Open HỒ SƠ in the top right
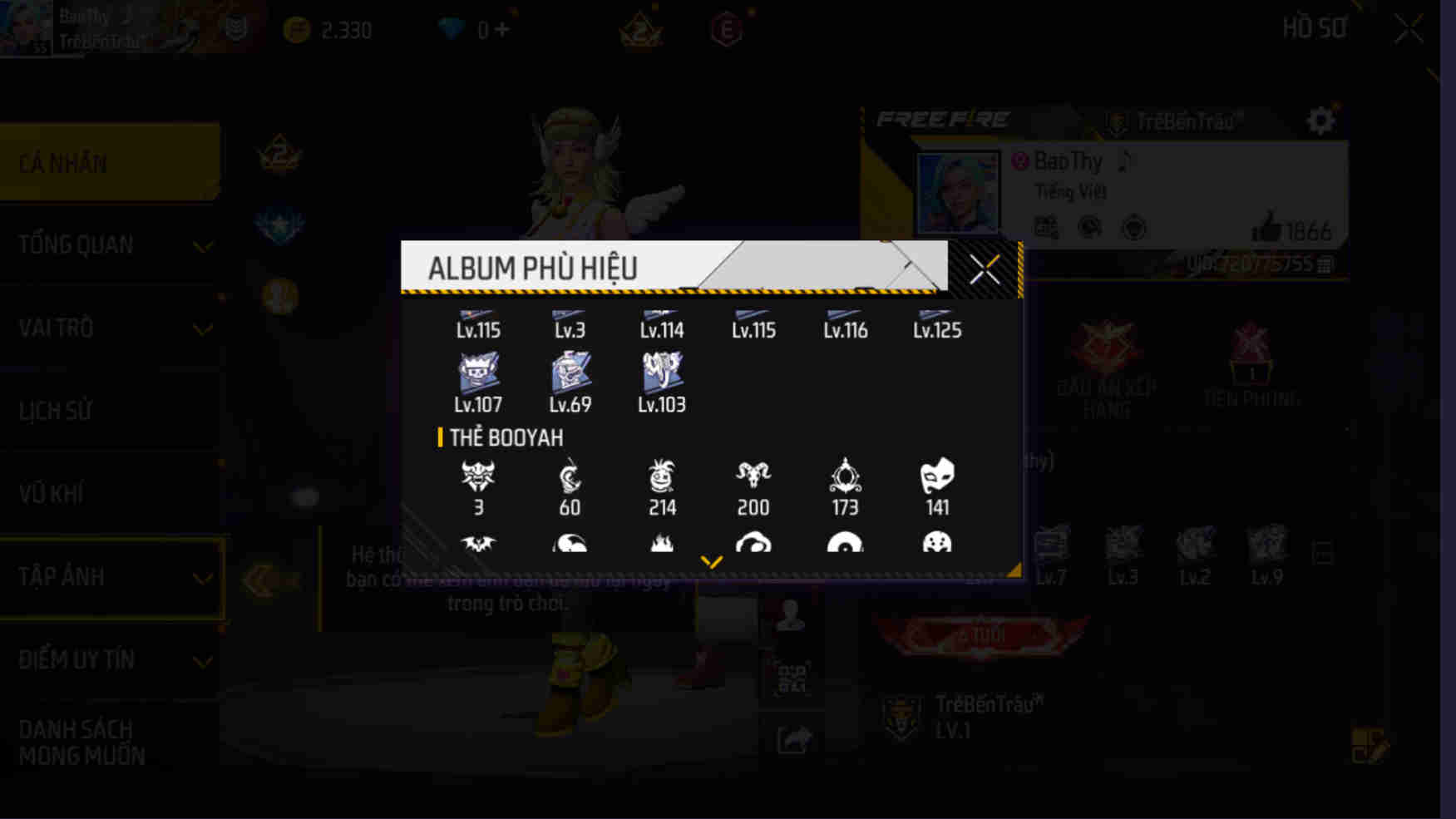The height and width of the screenshot is (819, 1456). 1316,27
